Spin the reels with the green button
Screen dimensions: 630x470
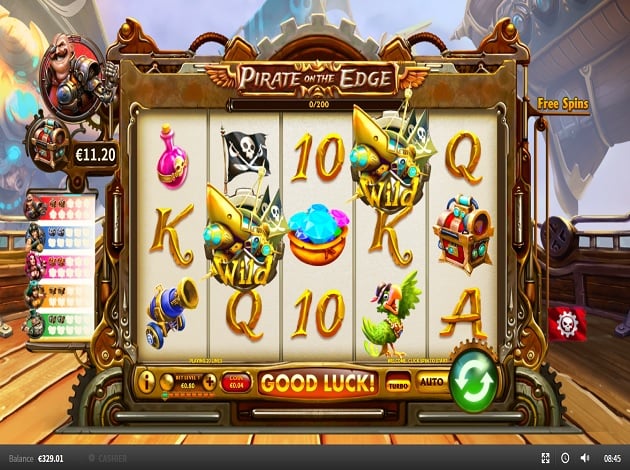[471, 379]
